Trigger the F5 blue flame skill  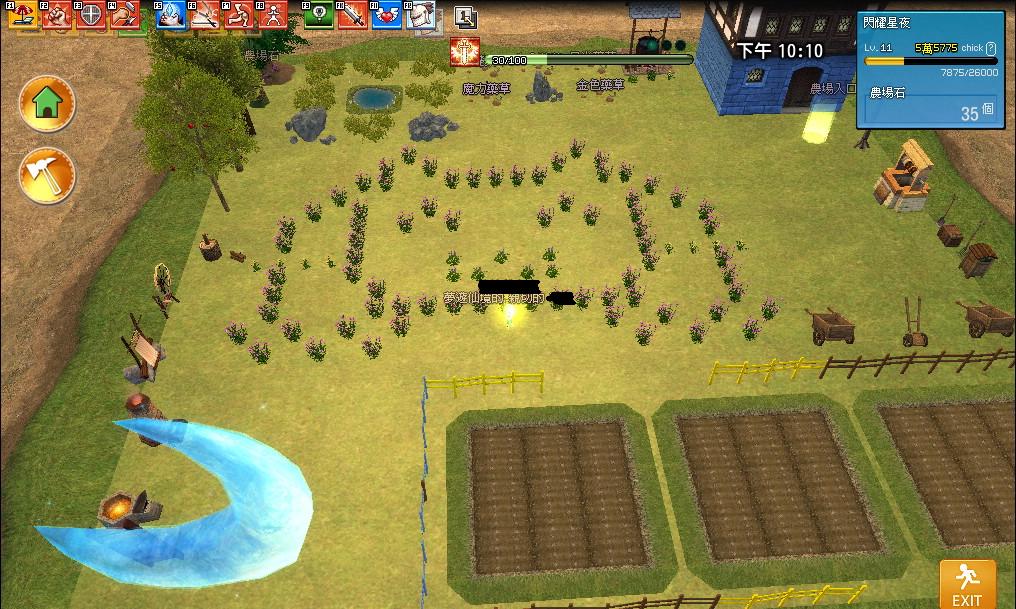click(170, 14)
